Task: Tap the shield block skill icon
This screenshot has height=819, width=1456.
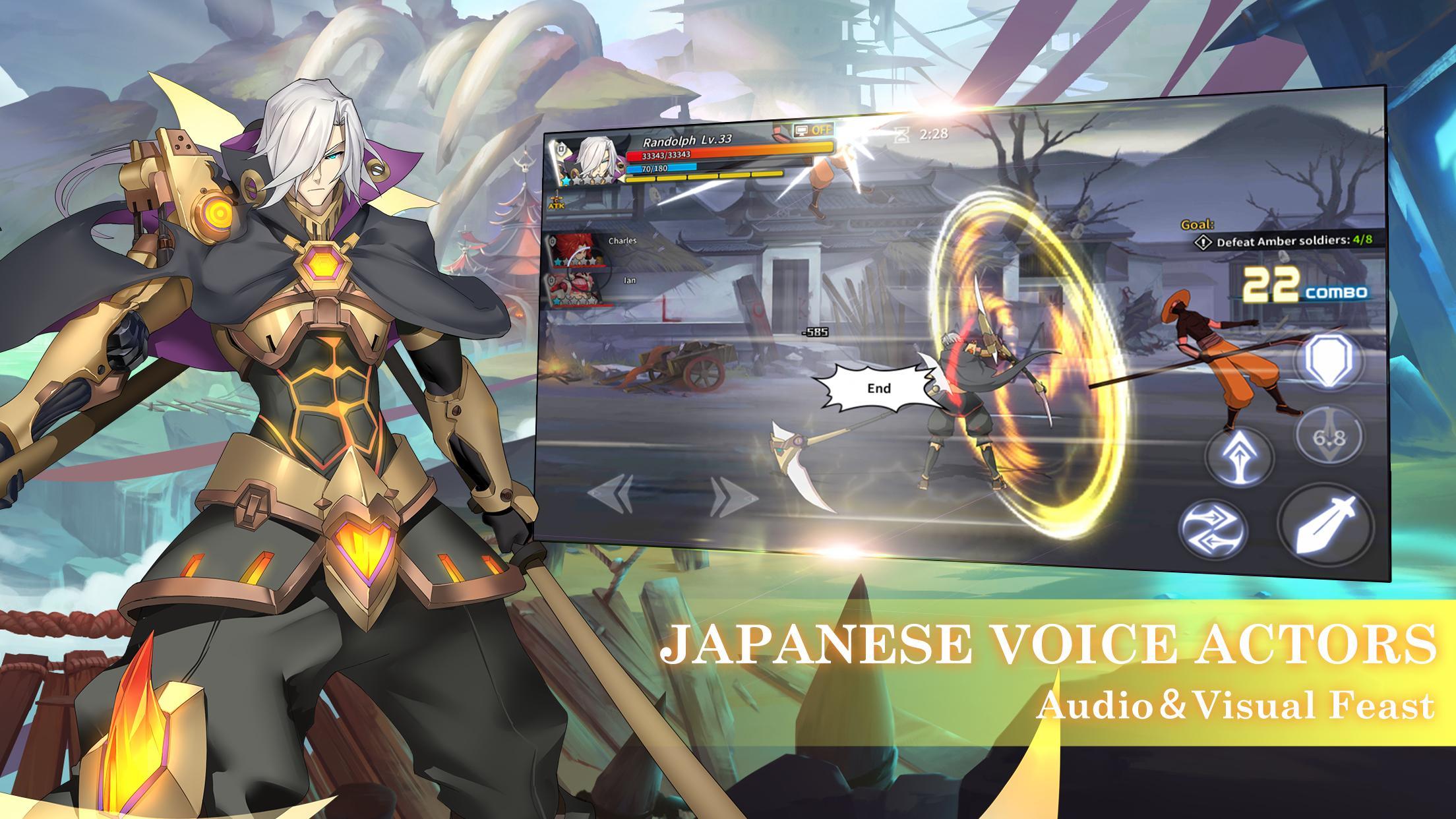Action: [x=1328, y=361]
